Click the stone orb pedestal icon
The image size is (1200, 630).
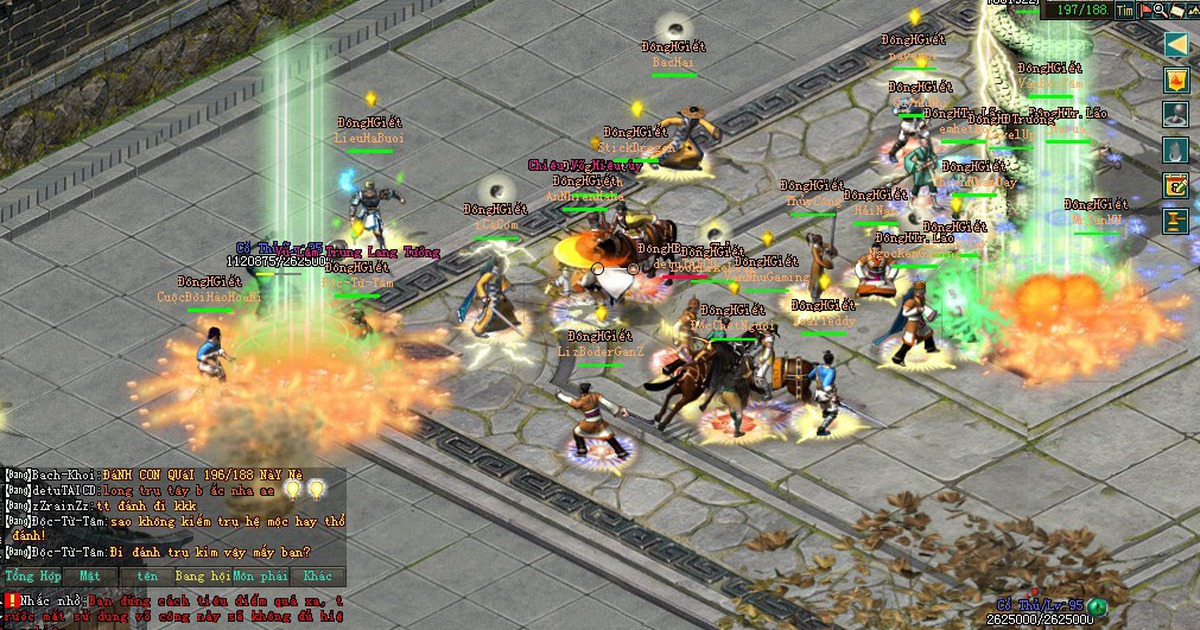coord(1176,115)
